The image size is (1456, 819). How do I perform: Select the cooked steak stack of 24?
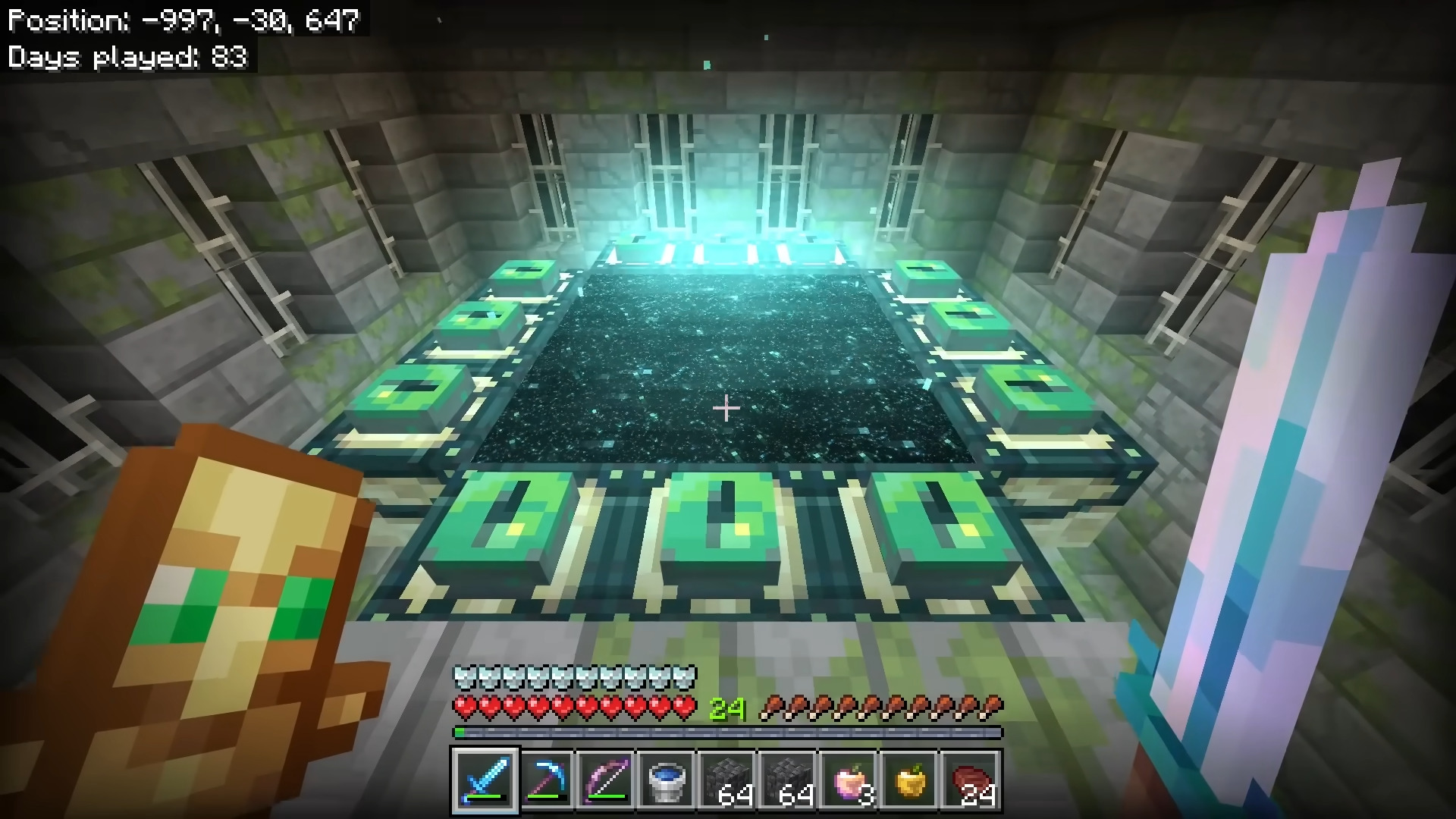(970, 780)
